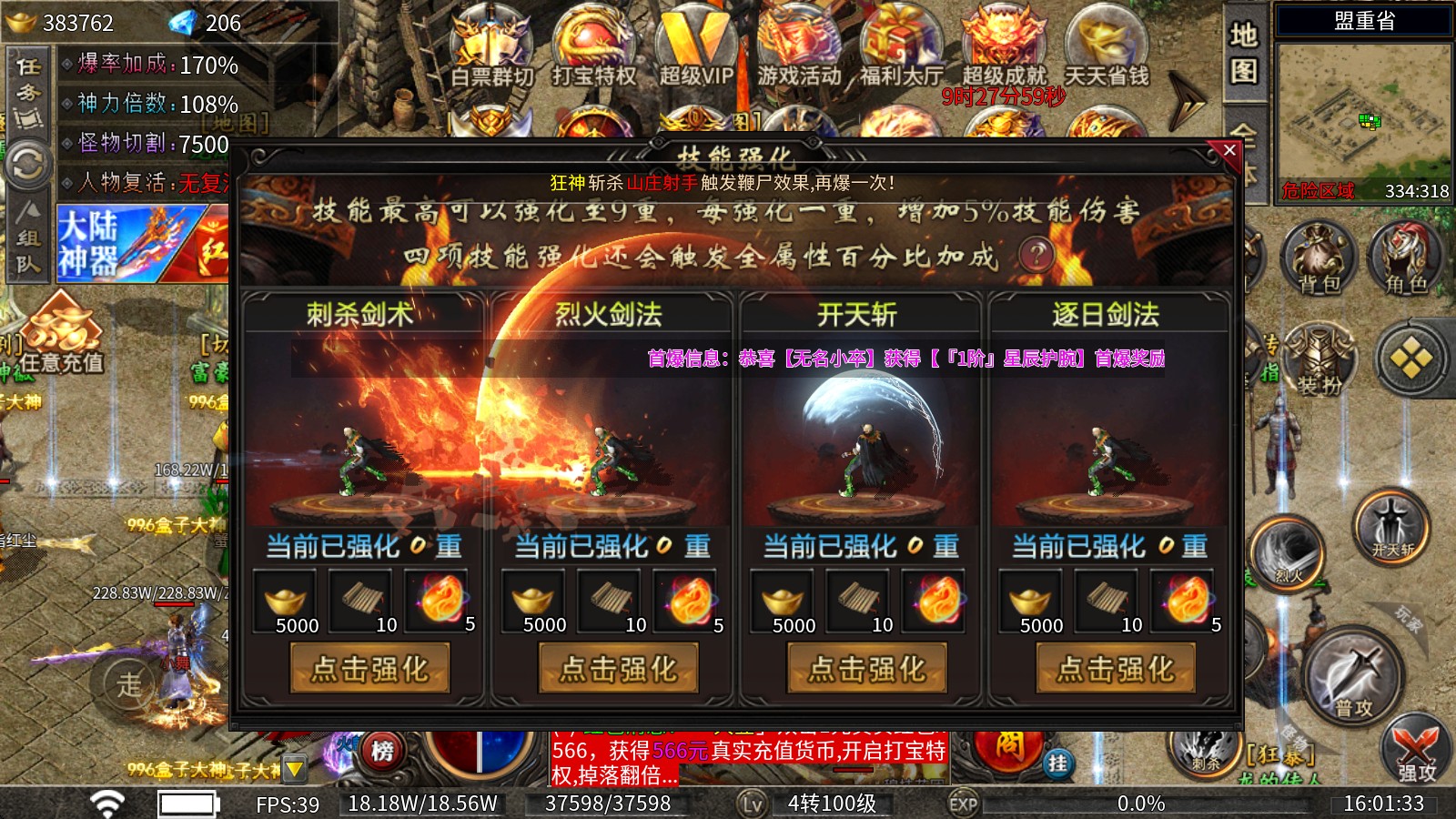The image size is (1456, 819).
Task: Collapse the chat panel via yellow arrow
Action: pos(293,769)
